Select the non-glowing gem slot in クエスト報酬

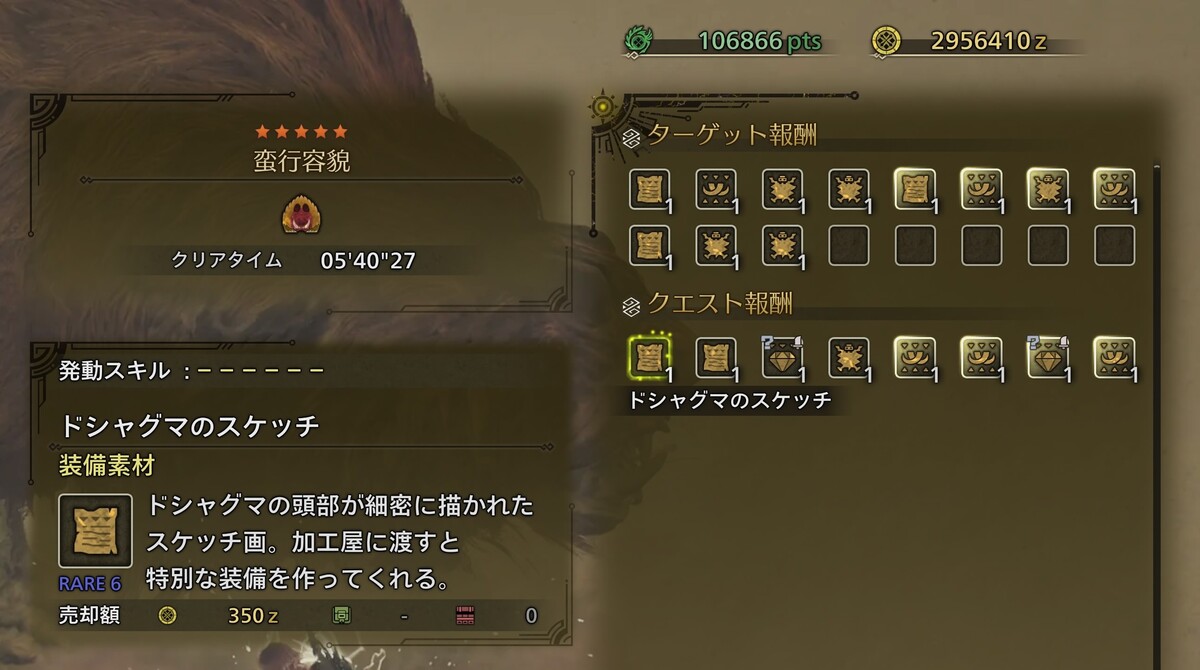(781, 357)
